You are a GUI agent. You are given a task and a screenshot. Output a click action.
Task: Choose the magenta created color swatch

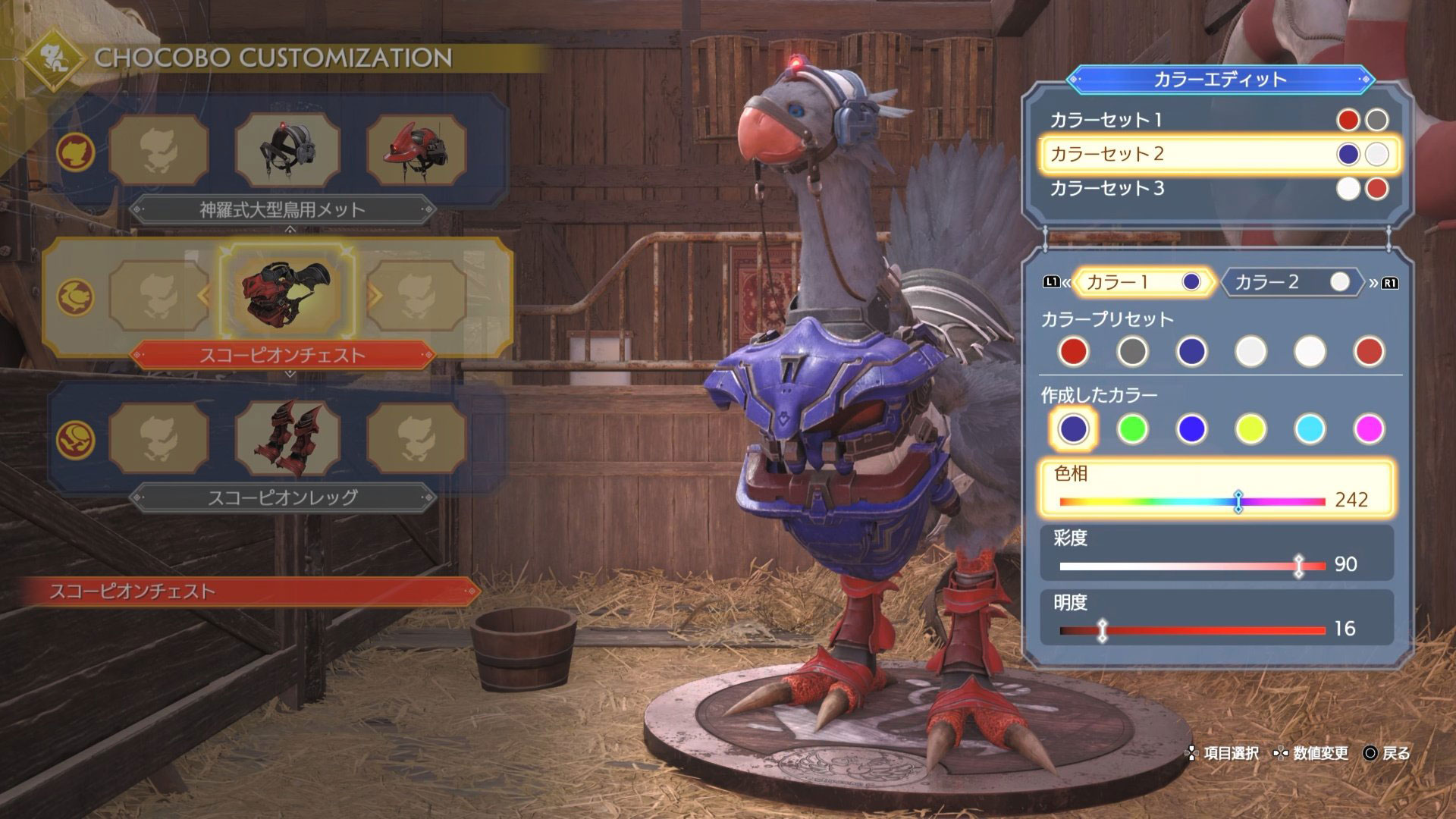click(1369, 428)
